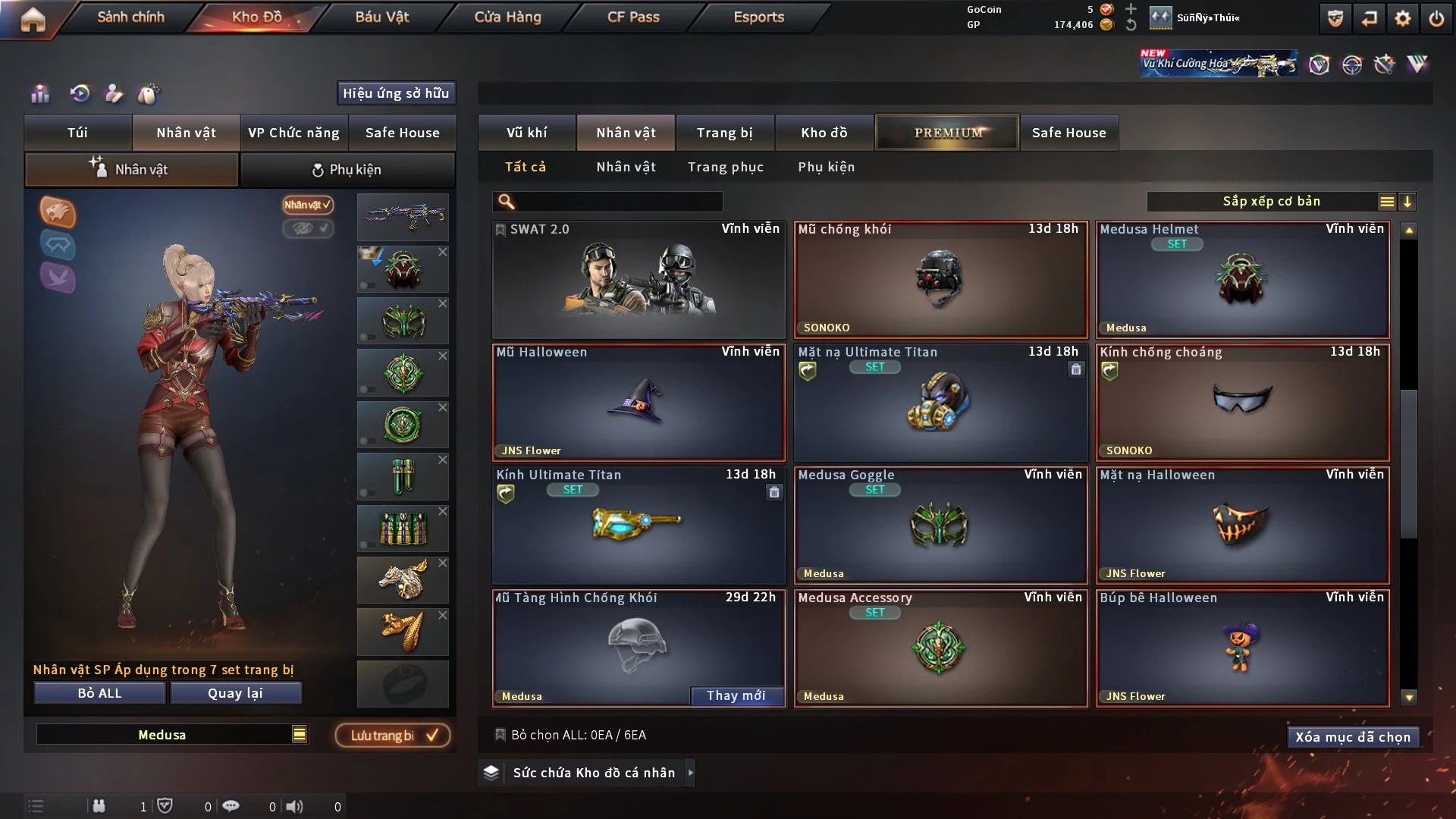Show Hiệu ứng sở hữu effects

pyautogui.click(x=396, y=93)
